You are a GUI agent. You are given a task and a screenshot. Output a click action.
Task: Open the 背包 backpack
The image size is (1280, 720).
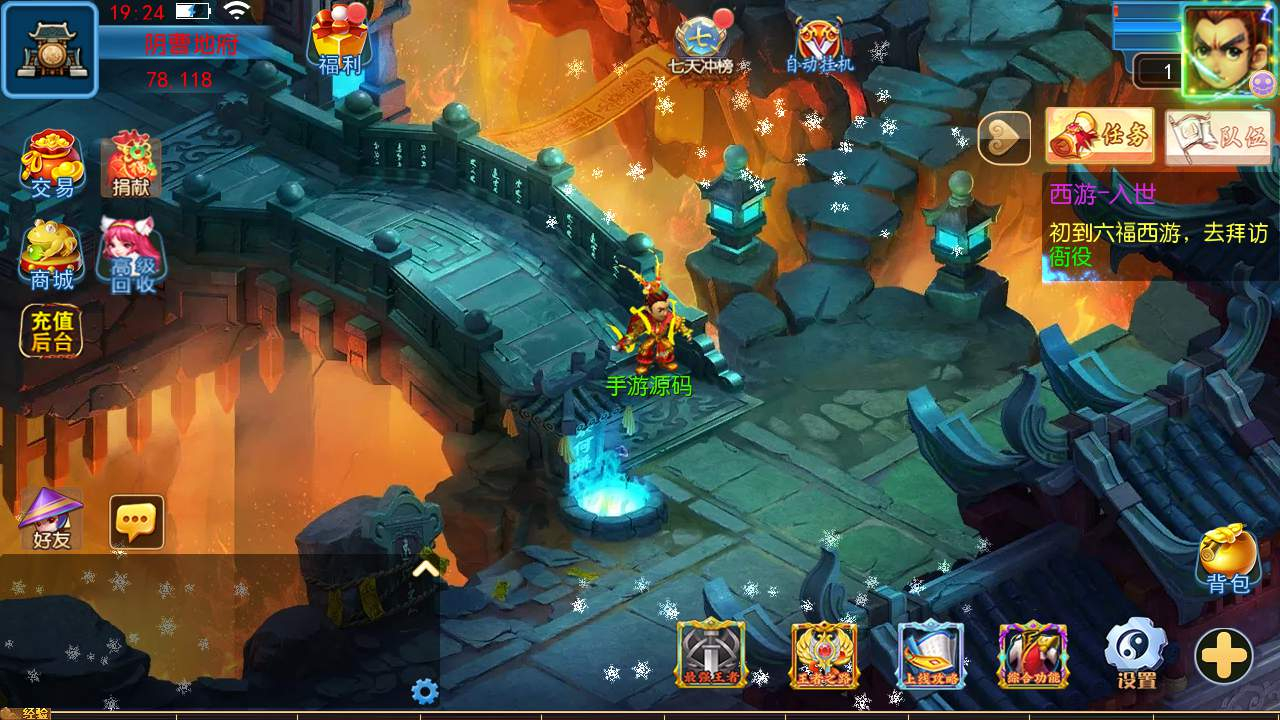(1228, 558)
